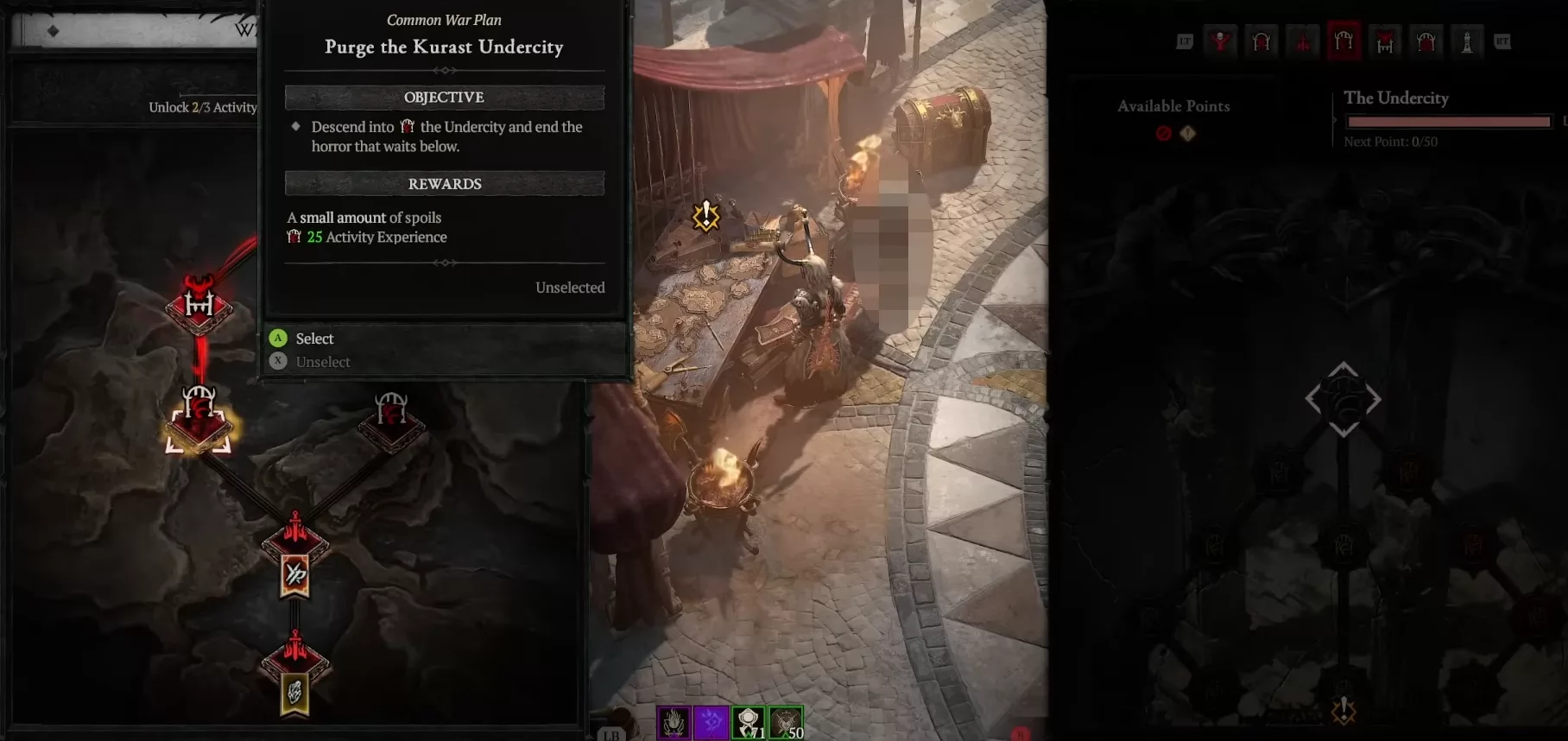
Task: Open the Undercity node tree center diamond
Action: point(1342,399)
